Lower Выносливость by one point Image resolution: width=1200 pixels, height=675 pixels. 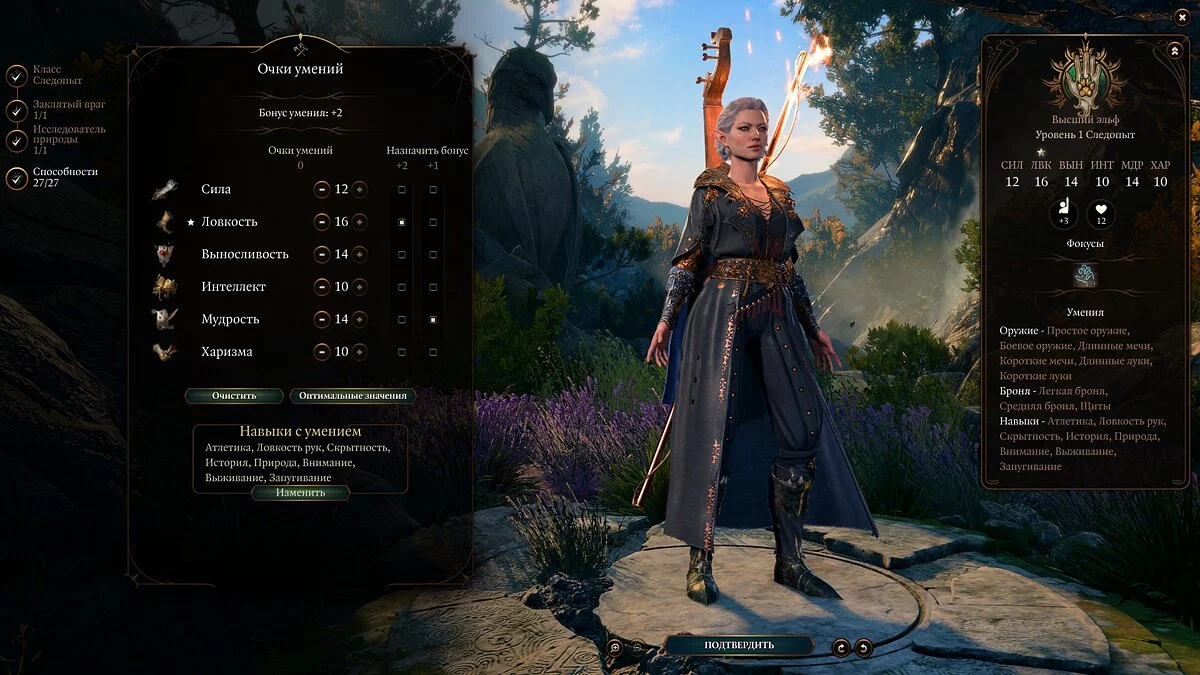pos(322,254)
